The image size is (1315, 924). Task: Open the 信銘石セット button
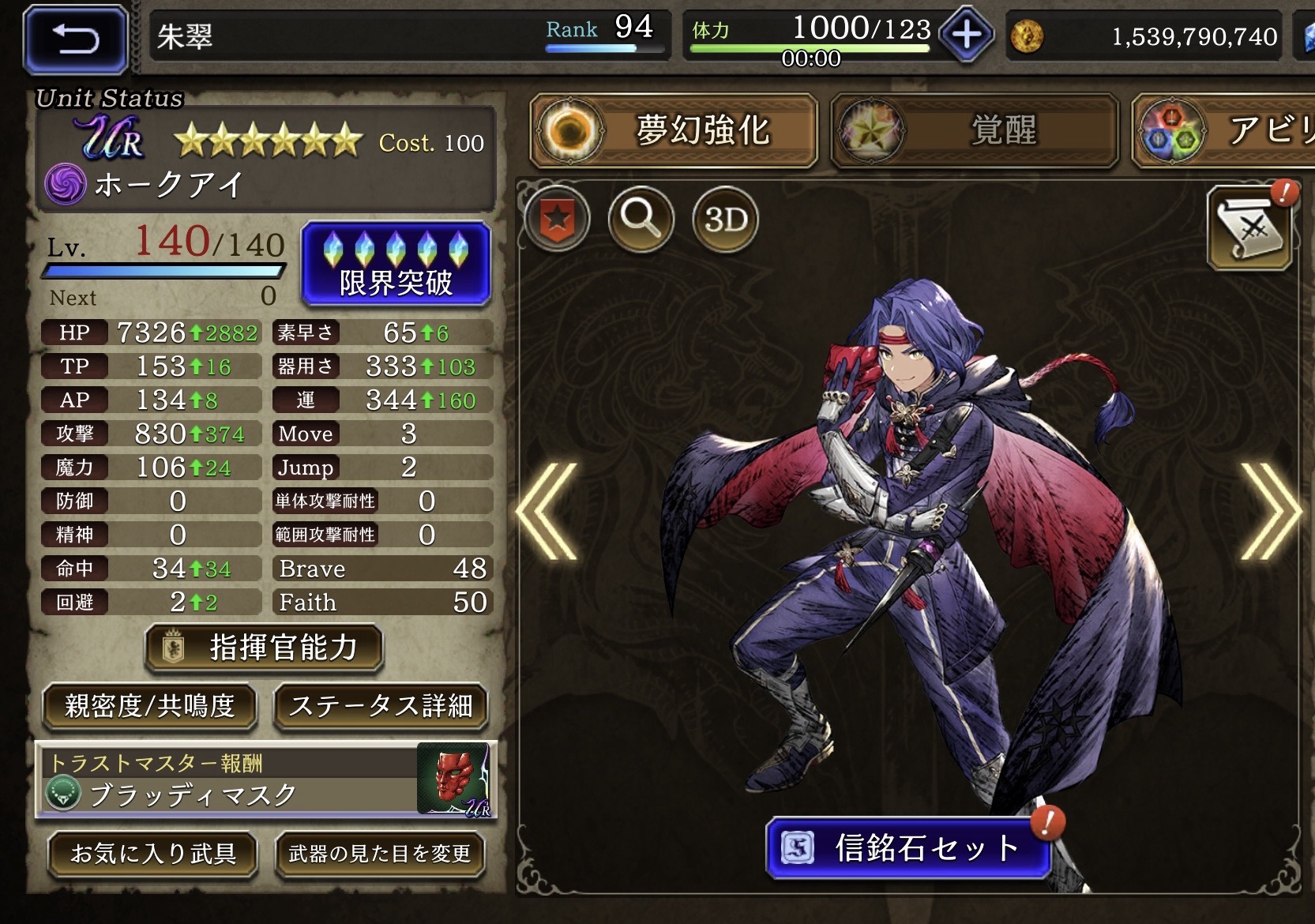click(x=908, y=848)
